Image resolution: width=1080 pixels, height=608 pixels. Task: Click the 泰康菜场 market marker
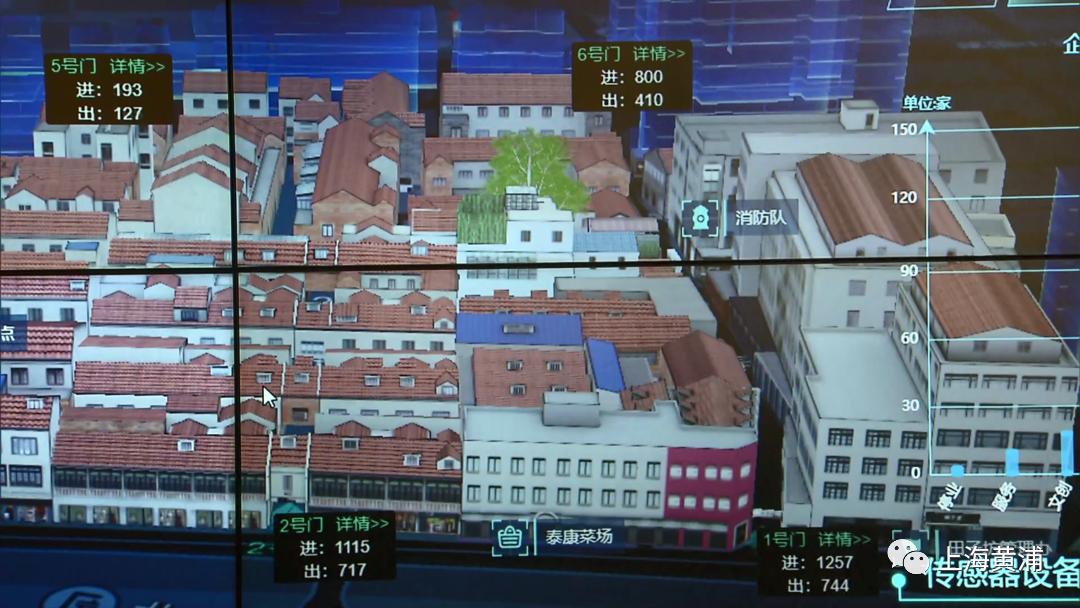(x=511, y=536)
